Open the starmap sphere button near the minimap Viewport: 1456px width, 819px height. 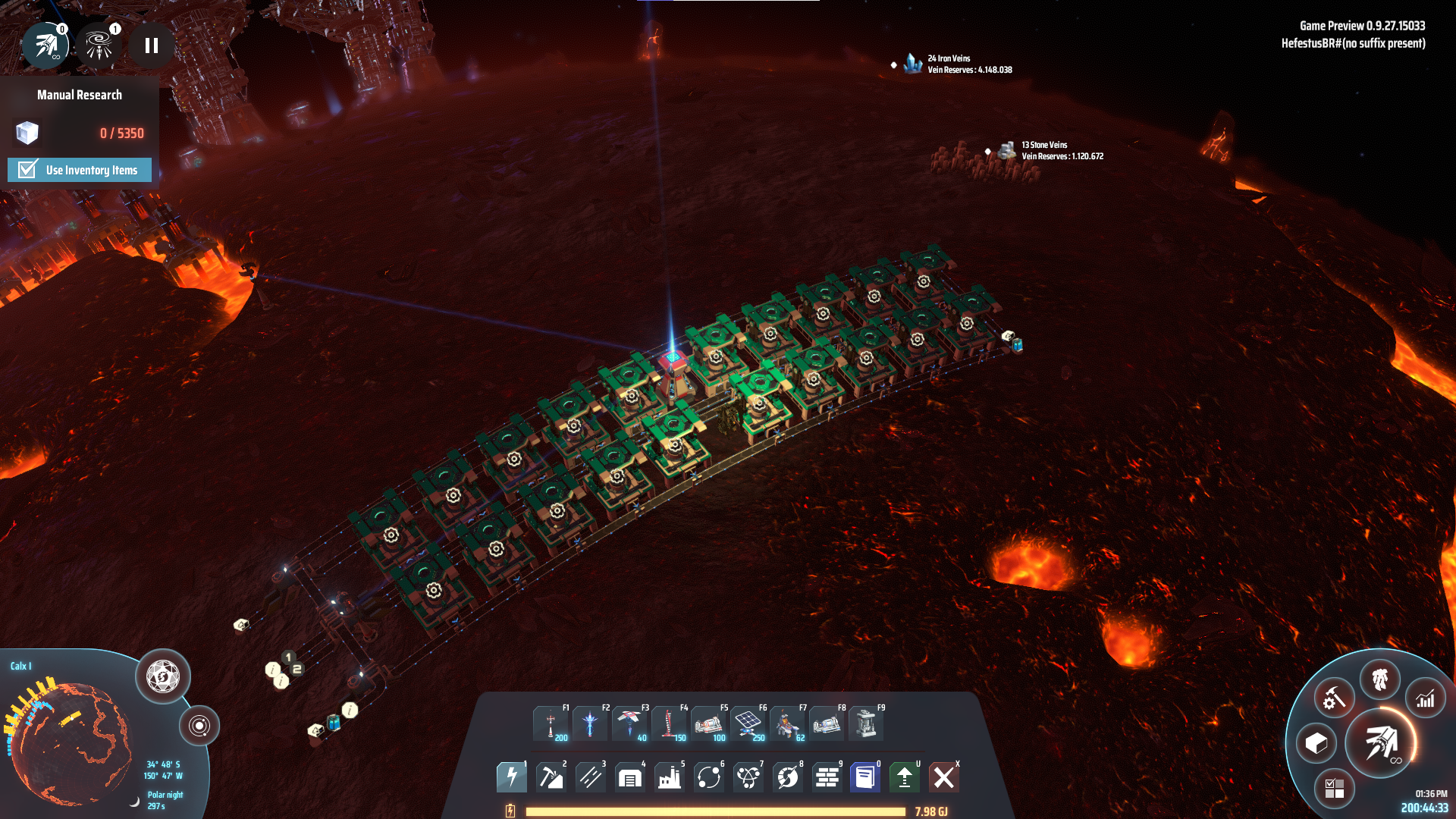click(x=162, y=676)
